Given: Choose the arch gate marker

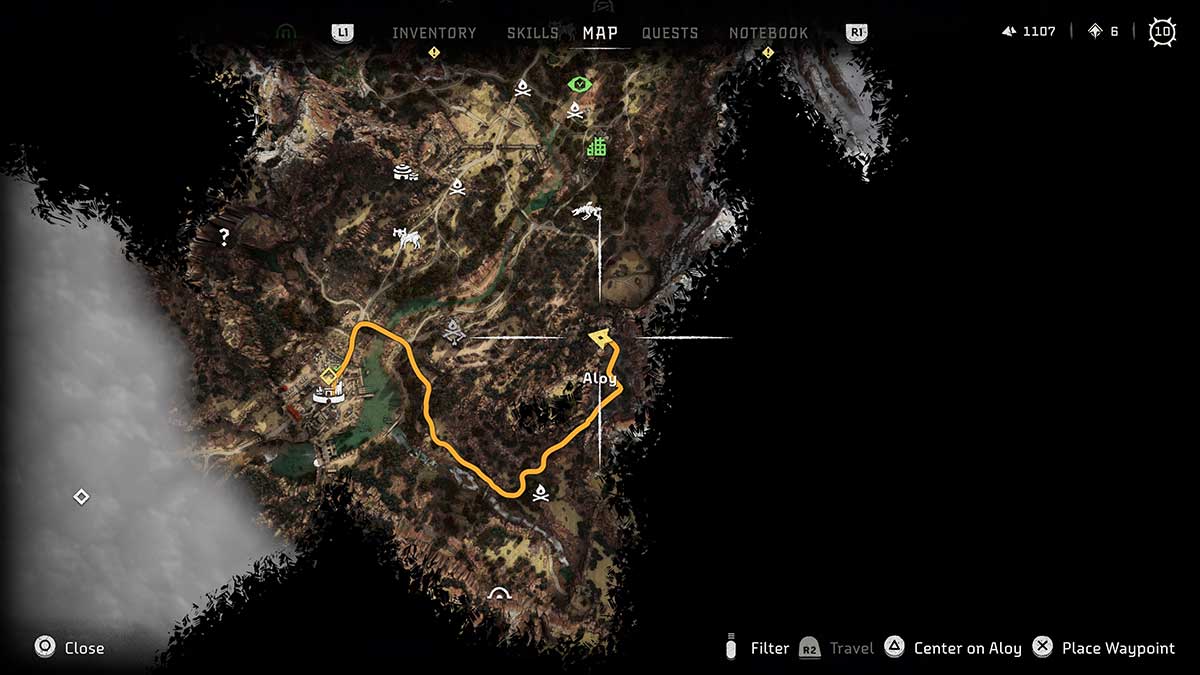Looking at the screenshot, I should [498, 594].
